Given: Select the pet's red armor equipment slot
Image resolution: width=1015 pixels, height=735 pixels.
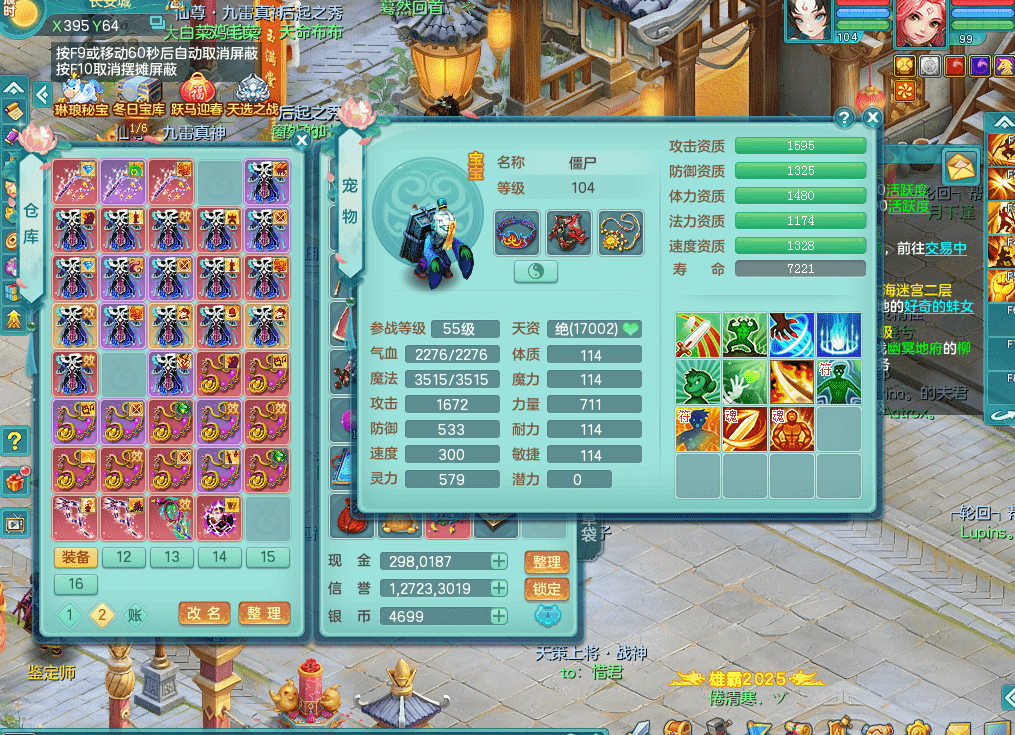Looking at the screenshot, I should tap(568, 232).
